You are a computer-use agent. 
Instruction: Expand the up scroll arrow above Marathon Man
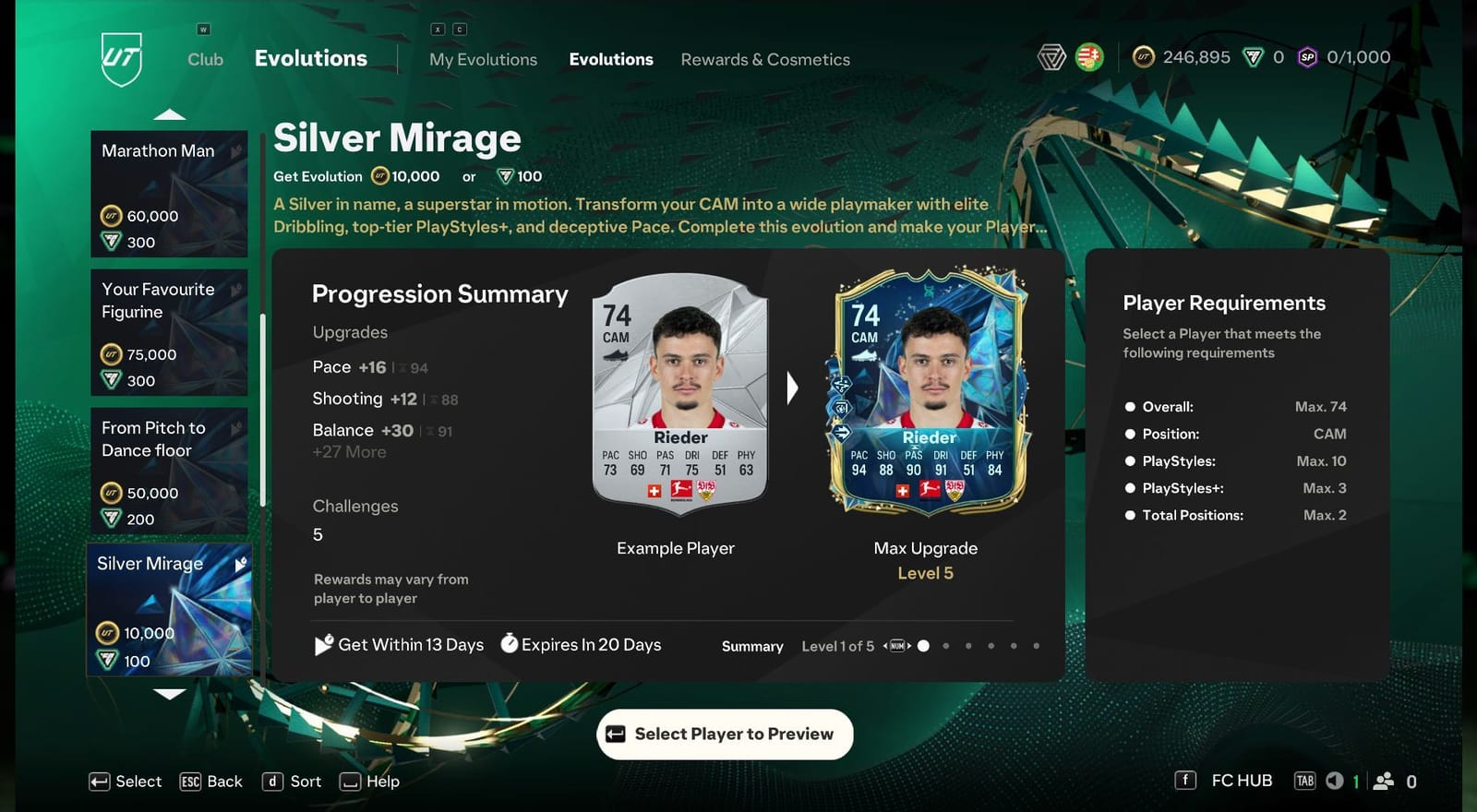tap(170, 113)
